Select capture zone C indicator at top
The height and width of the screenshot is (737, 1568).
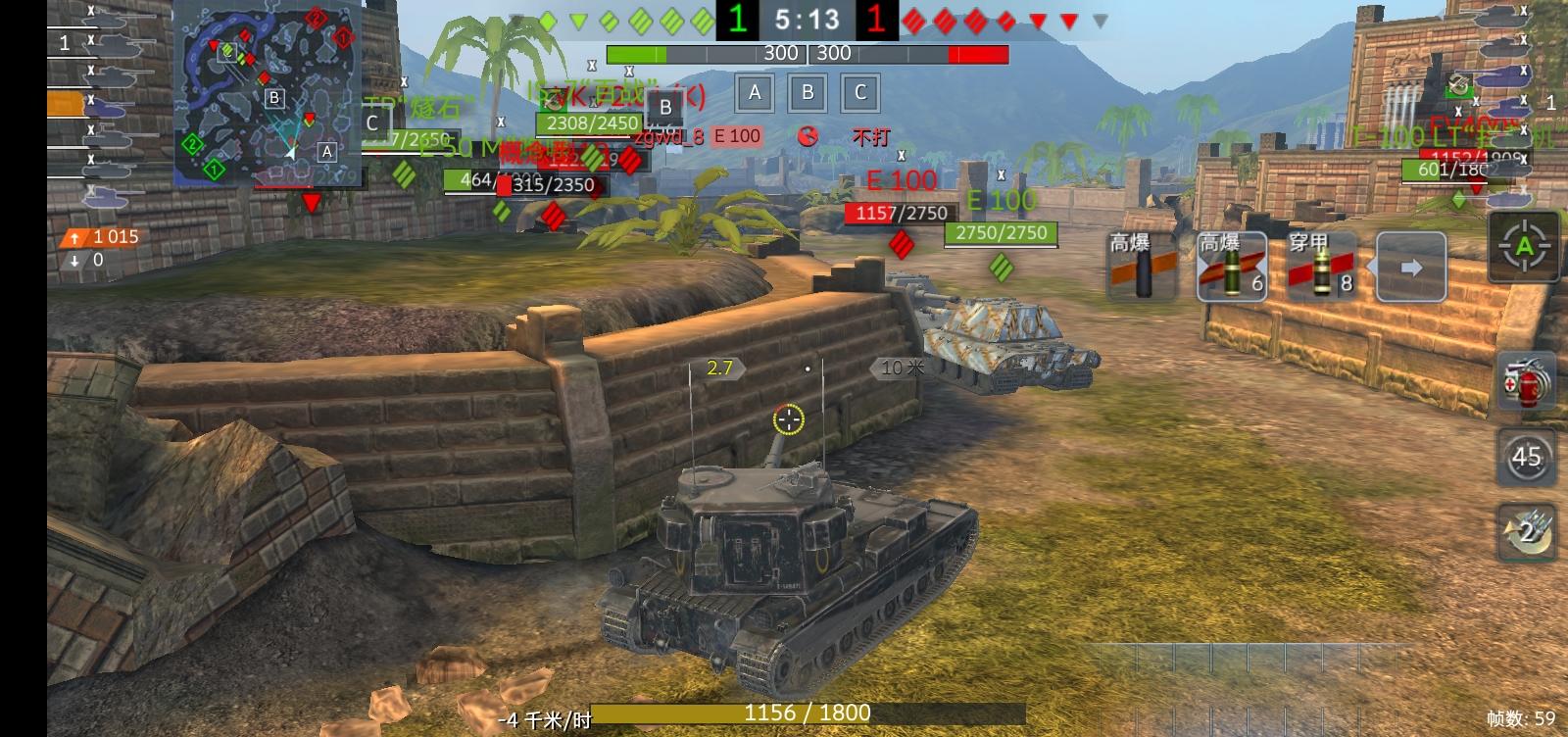(x=859, y=93)
